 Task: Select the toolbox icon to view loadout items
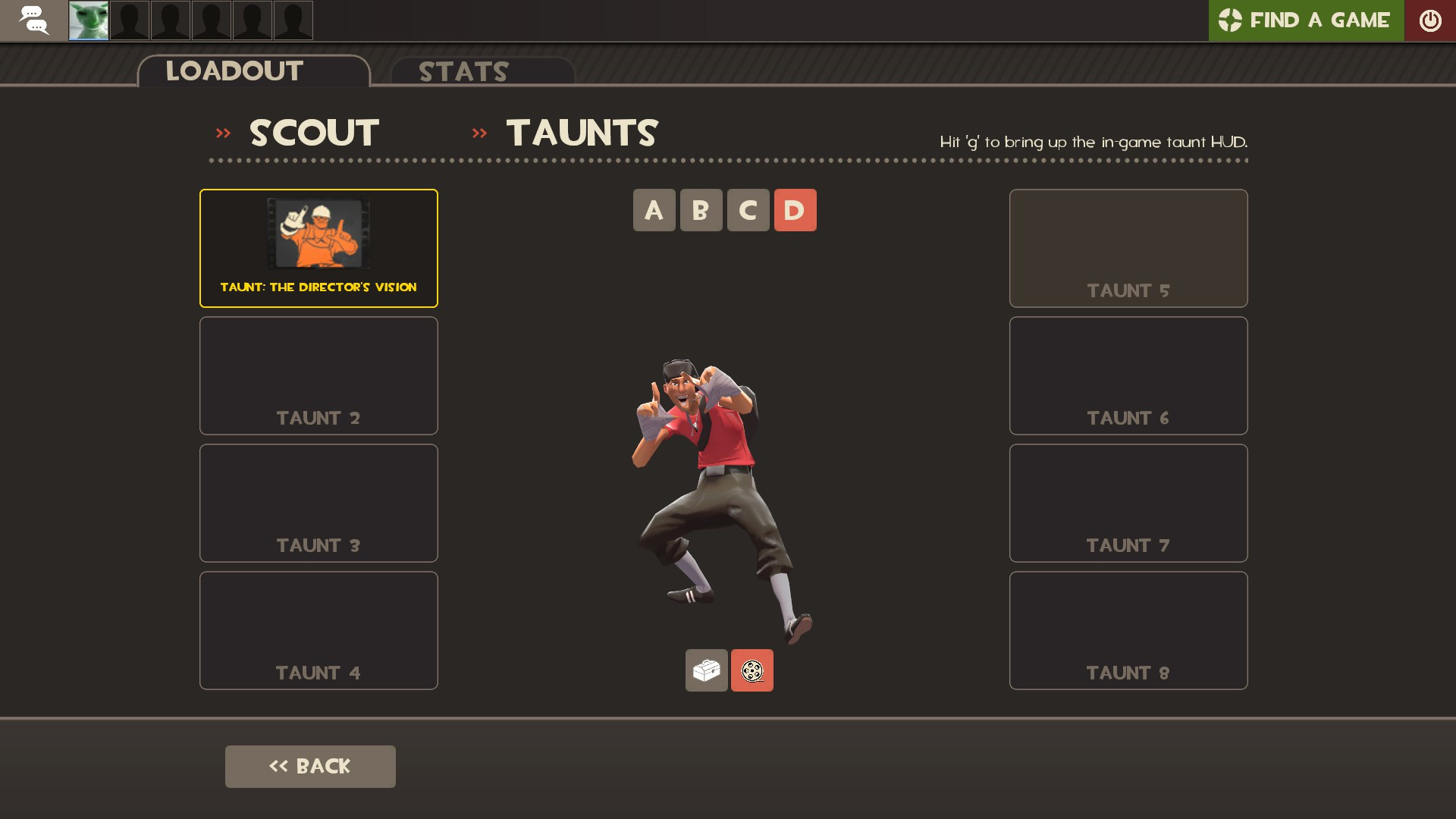(706, 670)
